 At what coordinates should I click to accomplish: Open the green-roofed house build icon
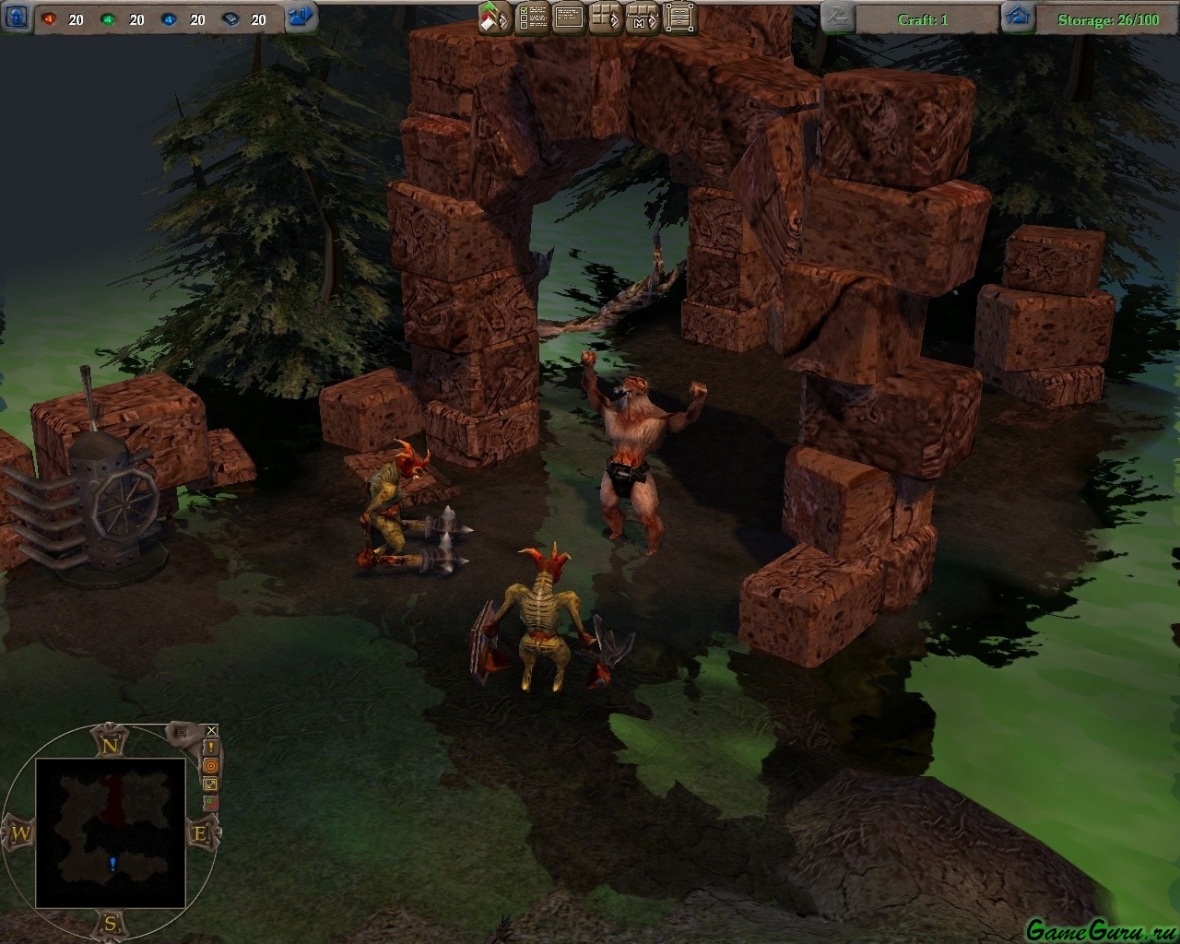[x=494, y=17]
